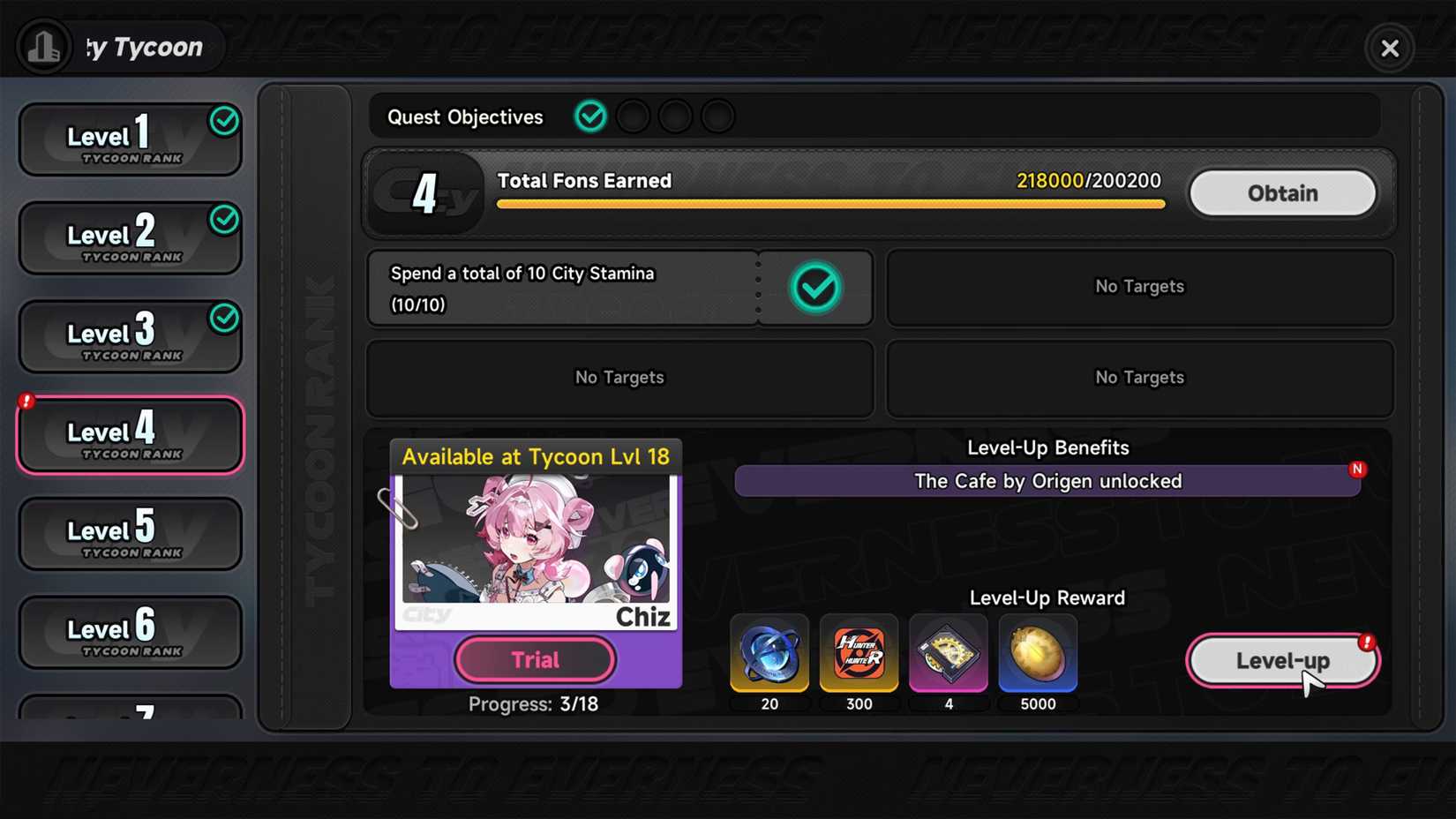Click the level 4 badge beside Total Fons Earned
This screenshot has width=1456, height=819.
tap(425, 192)
